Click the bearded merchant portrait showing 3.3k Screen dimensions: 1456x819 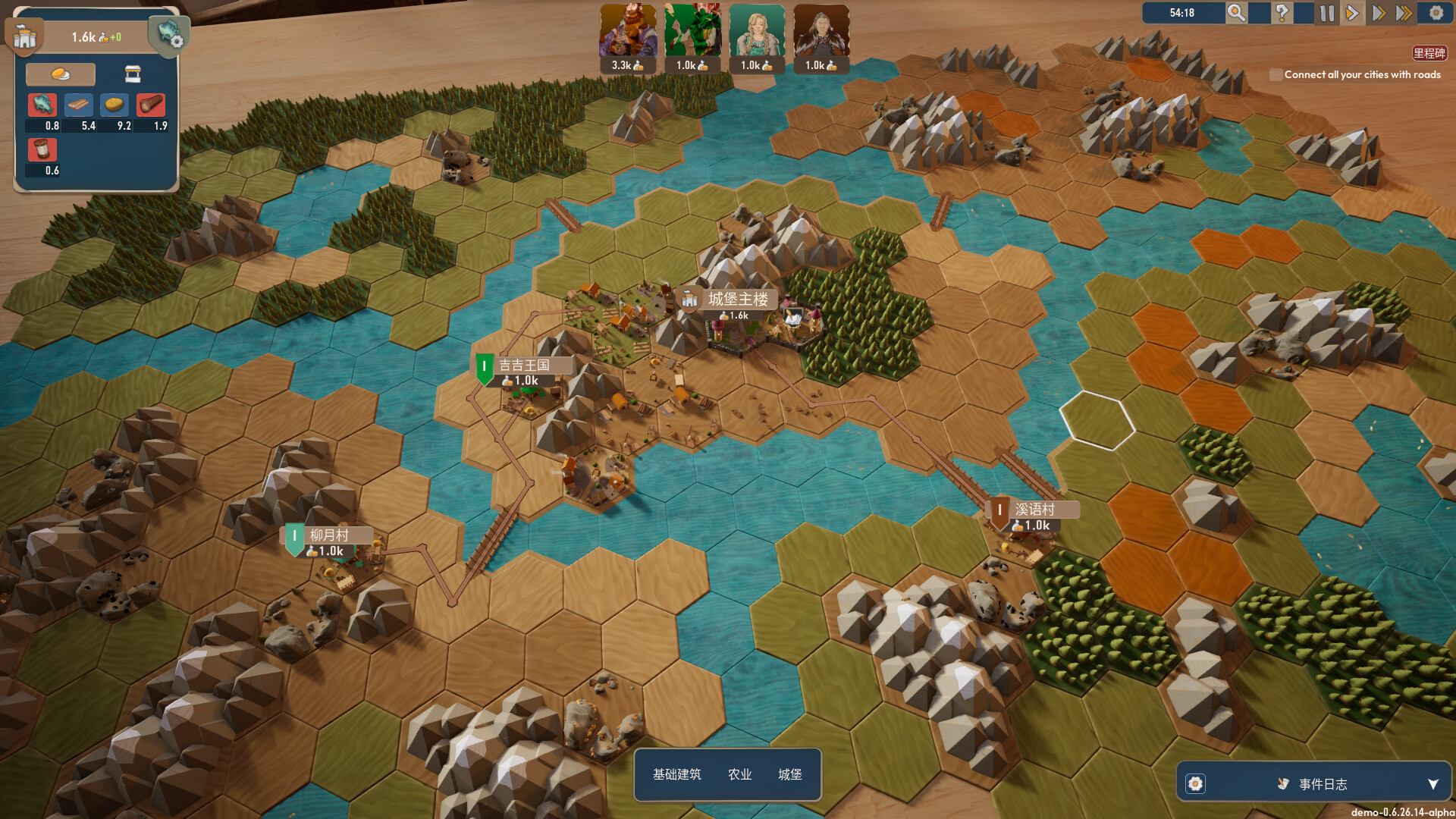627,32
